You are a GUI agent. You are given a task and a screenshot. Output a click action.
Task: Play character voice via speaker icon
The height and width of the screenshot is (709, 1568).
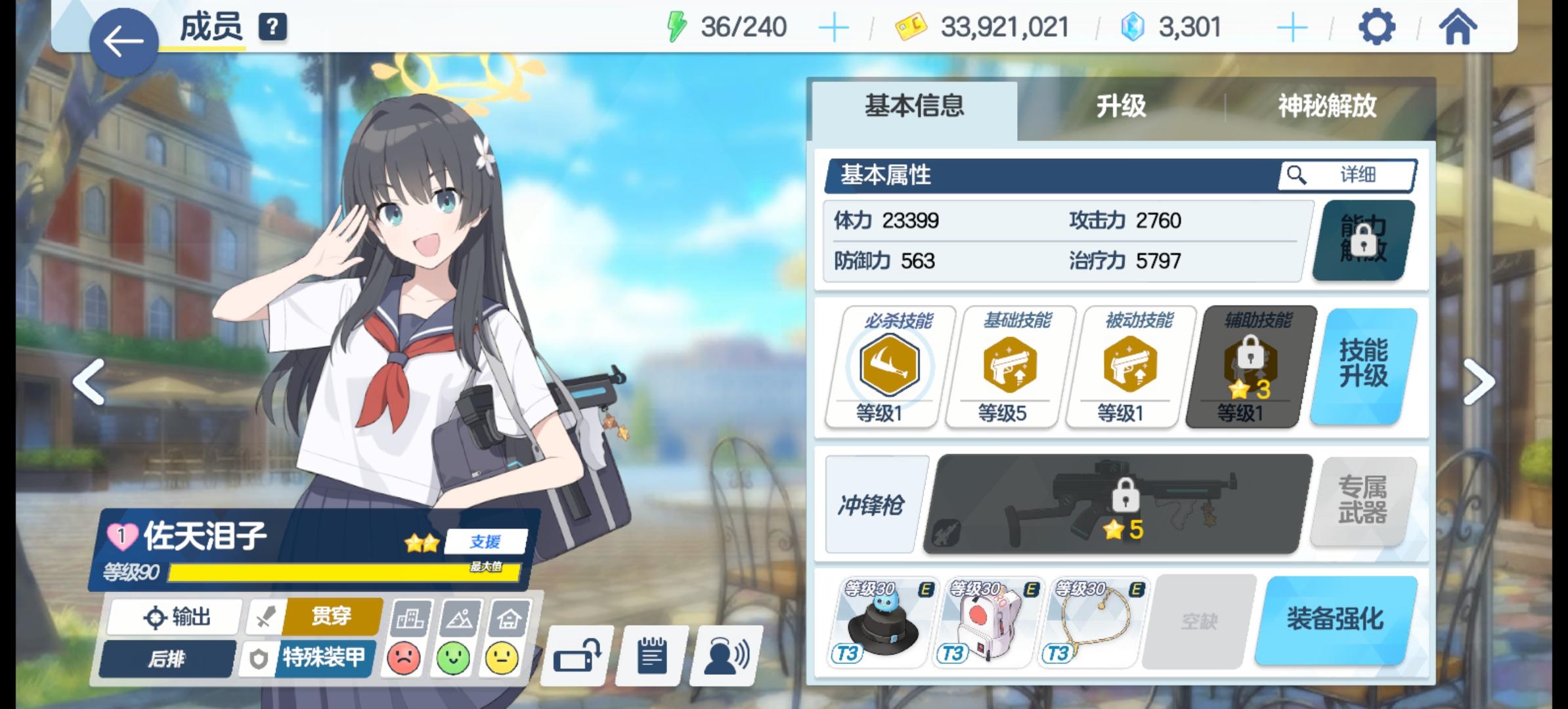722,655
